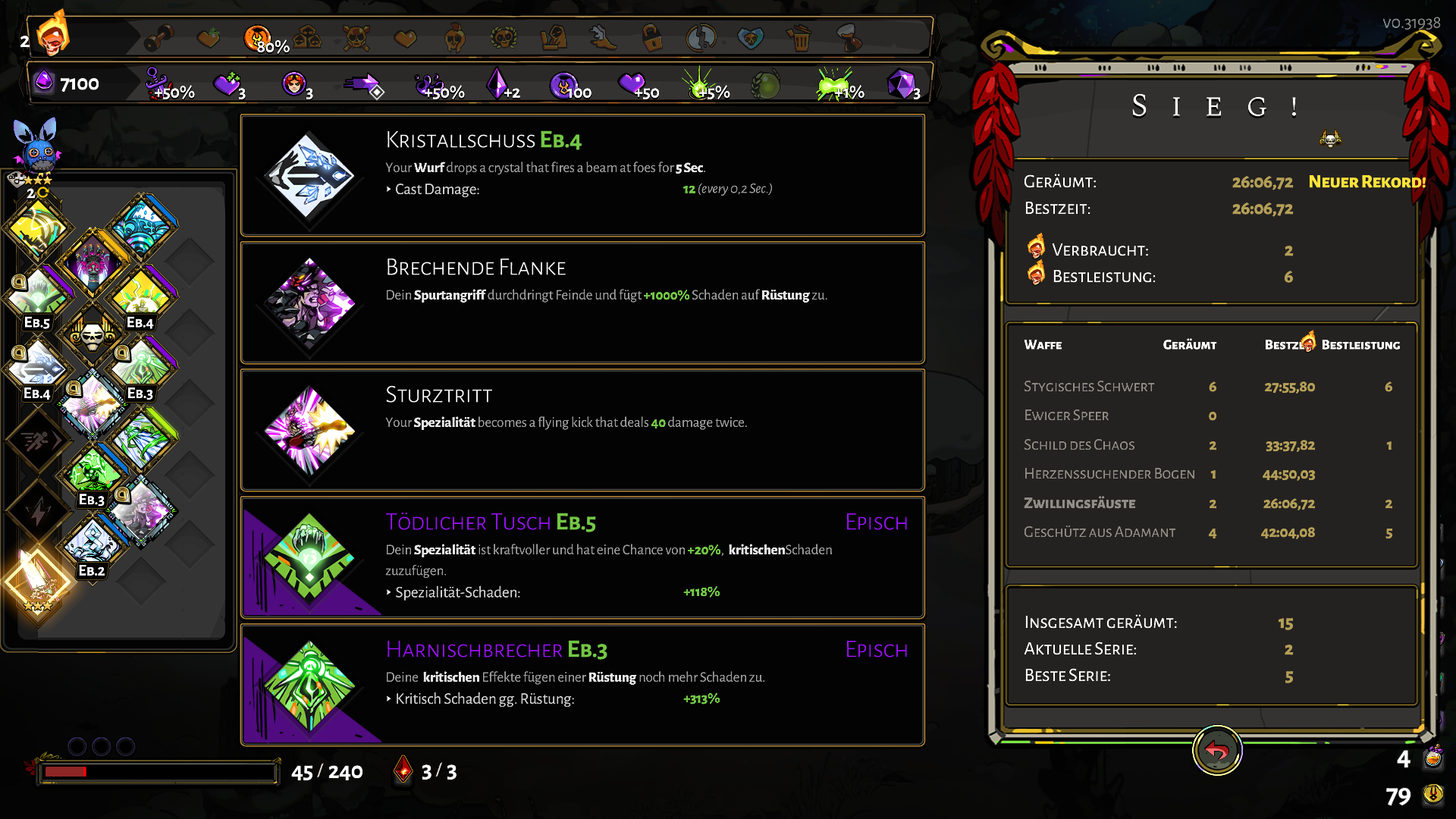
Task: Inspect the purple arrow dash mirror talent
Action: (x=364, y=83)
